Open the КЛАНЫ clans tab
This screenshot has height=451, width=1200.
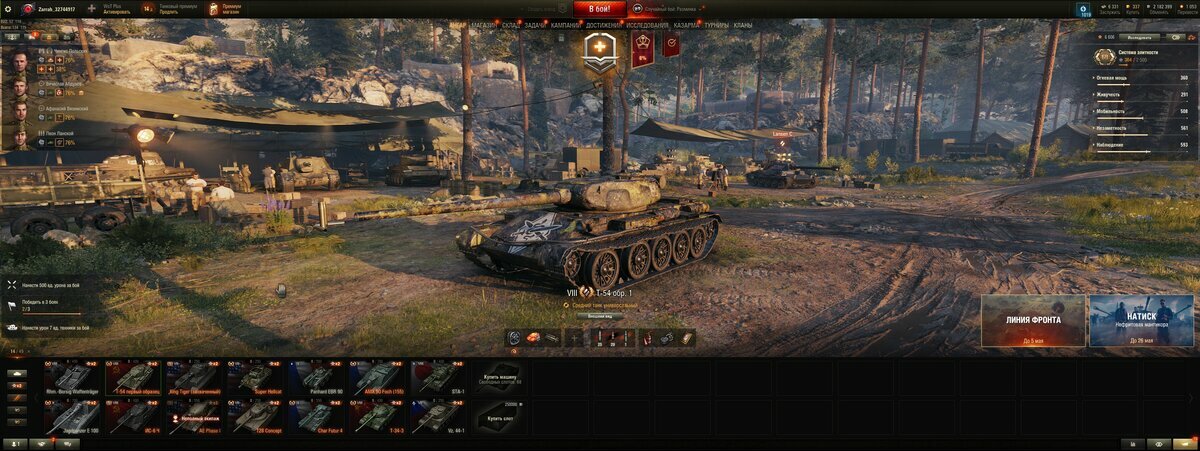pyautogui.click(x=743, y=25)
